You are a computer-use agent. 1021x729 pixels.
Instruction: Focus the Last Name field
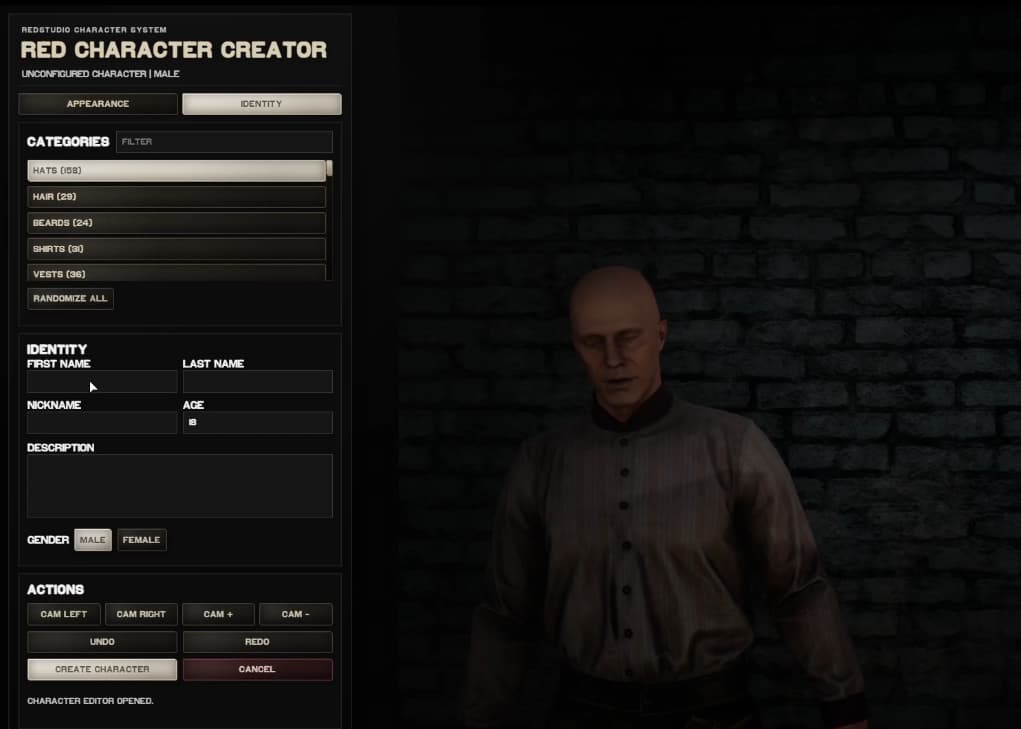pos(257,382)
